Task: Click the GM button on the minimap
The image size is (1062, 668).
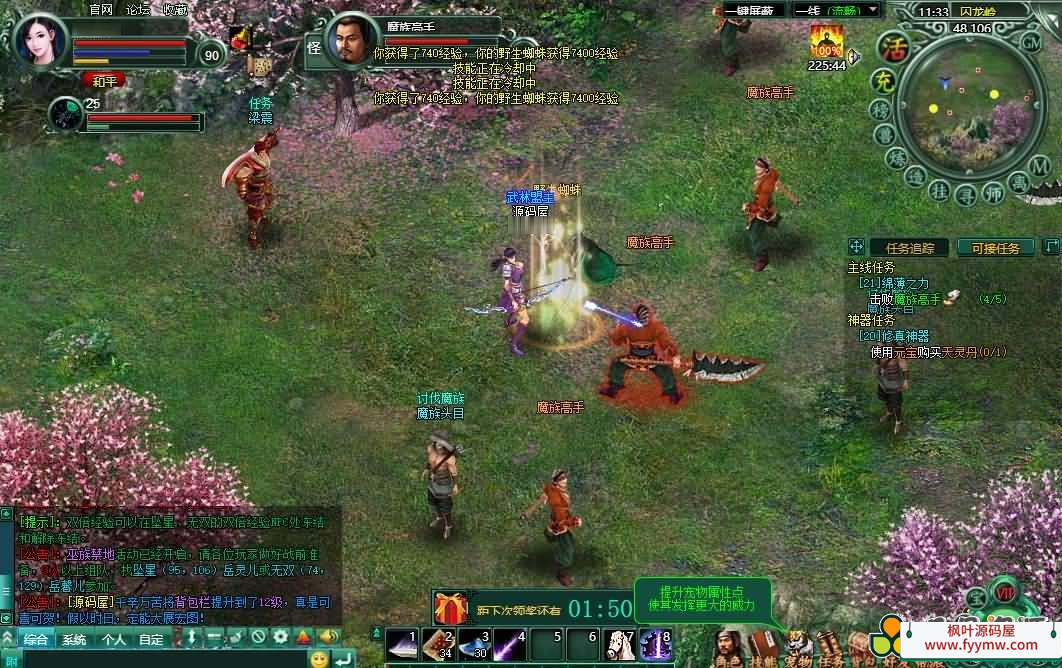Action: (1031, 42)
